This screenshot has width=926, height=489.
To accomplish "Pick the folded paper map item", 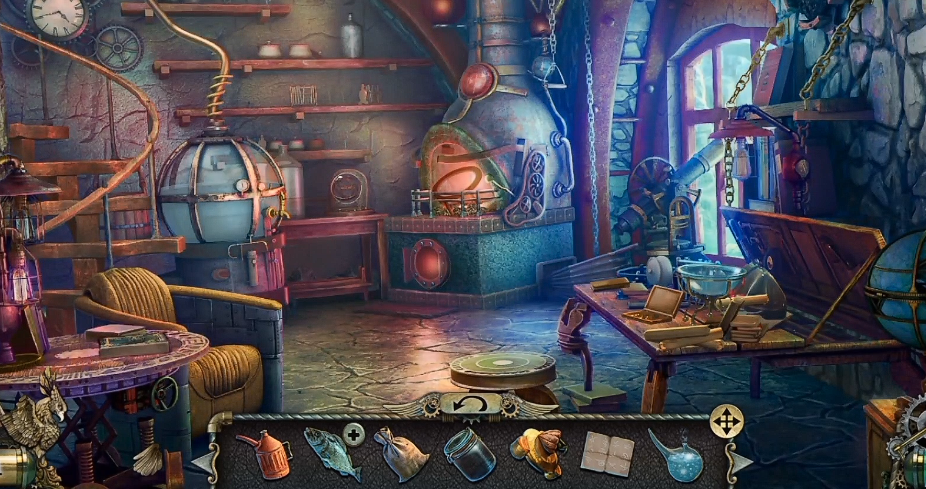I will (606, 454).
